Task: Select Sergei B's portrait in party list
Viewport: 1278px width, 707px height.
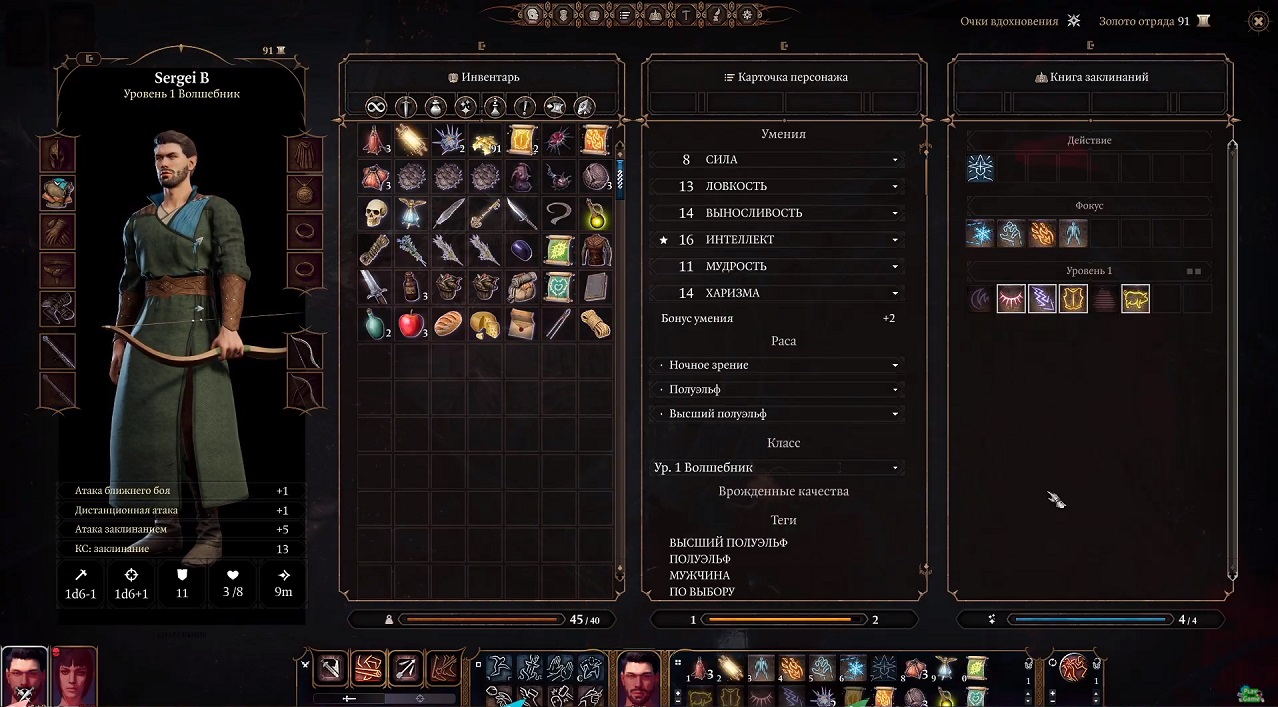Action: point(23,675)
